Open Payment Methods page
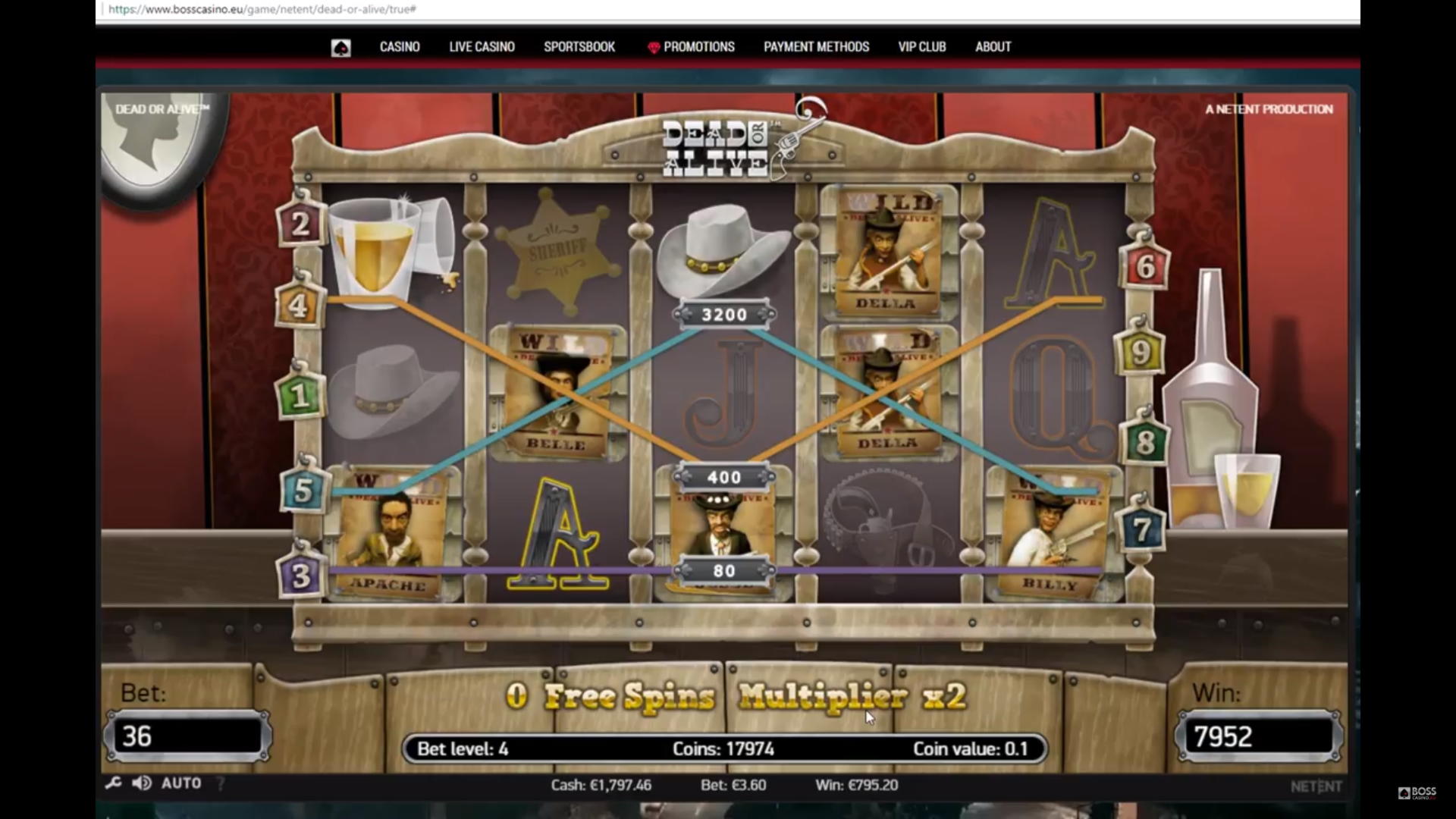The width and height of the screenshot is (1456, 819). [x=816, y=47]
